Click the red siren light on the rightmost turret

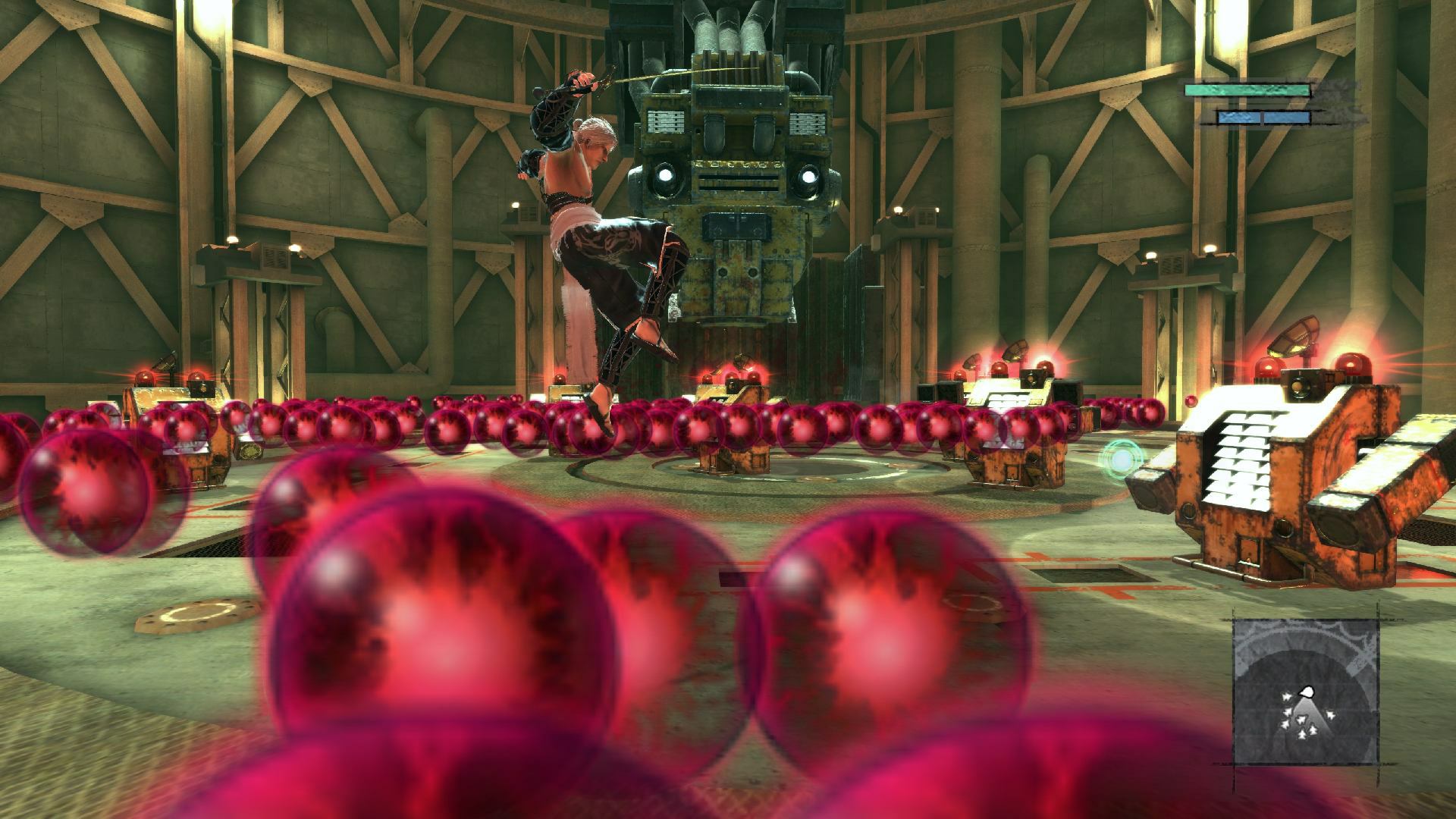point(1351,364)
